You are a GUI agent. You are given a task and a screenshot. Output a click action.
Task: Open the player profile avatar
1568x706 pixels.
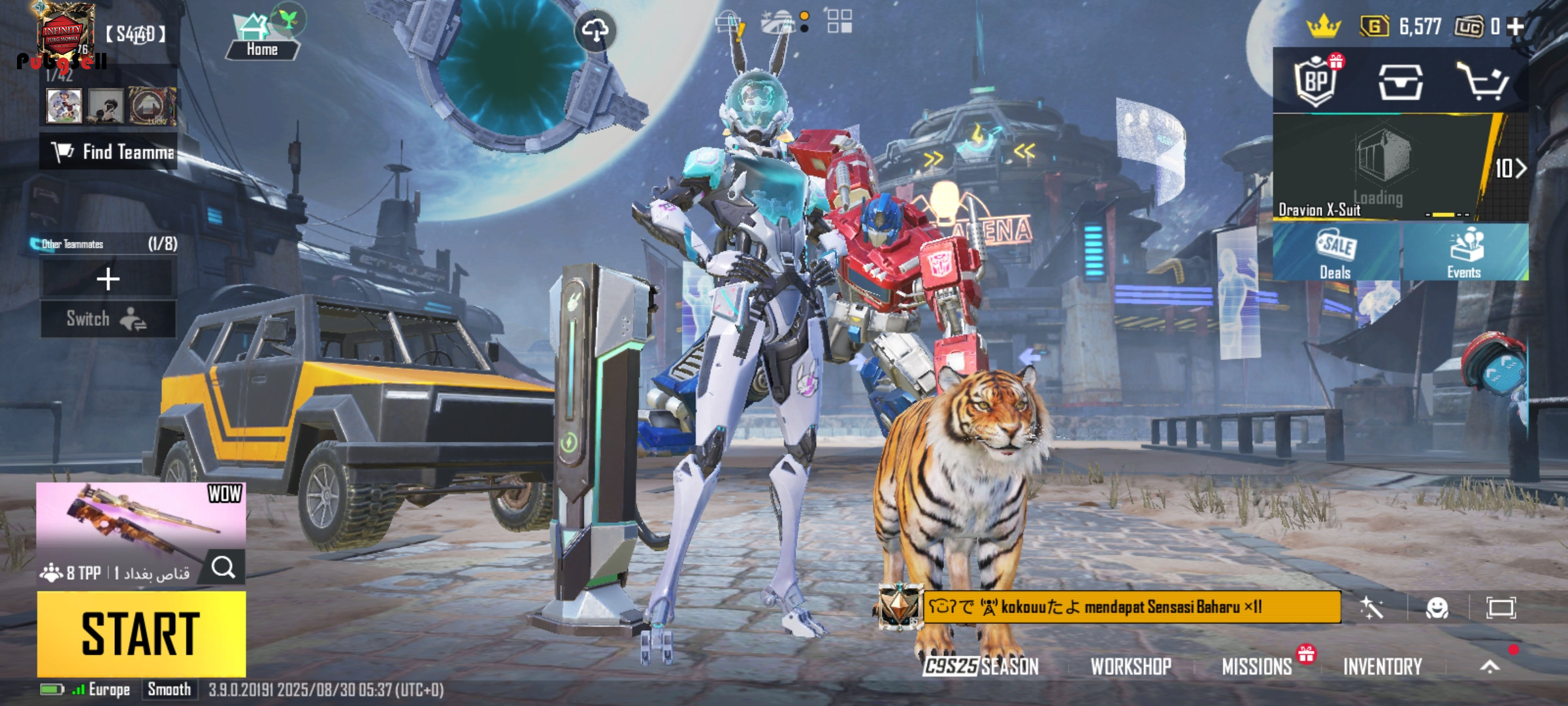click(65, 34)
